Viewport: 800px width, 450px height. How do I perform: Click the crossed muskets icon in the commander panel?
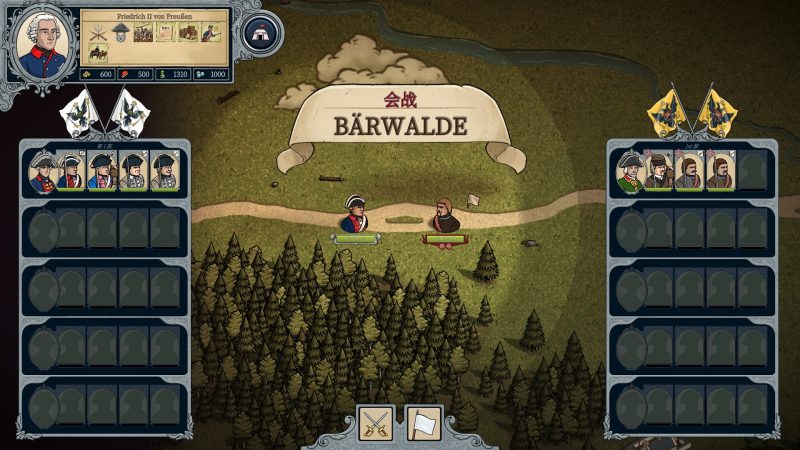coord(99,31)
